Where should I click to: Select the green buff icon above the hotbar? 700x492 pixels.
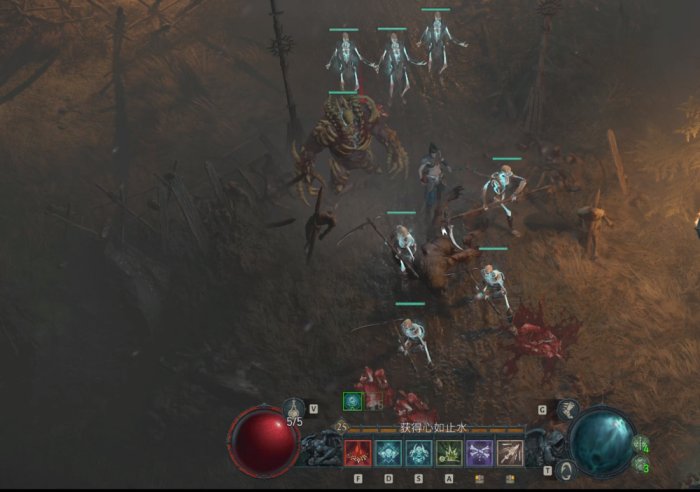click(351, 401)
